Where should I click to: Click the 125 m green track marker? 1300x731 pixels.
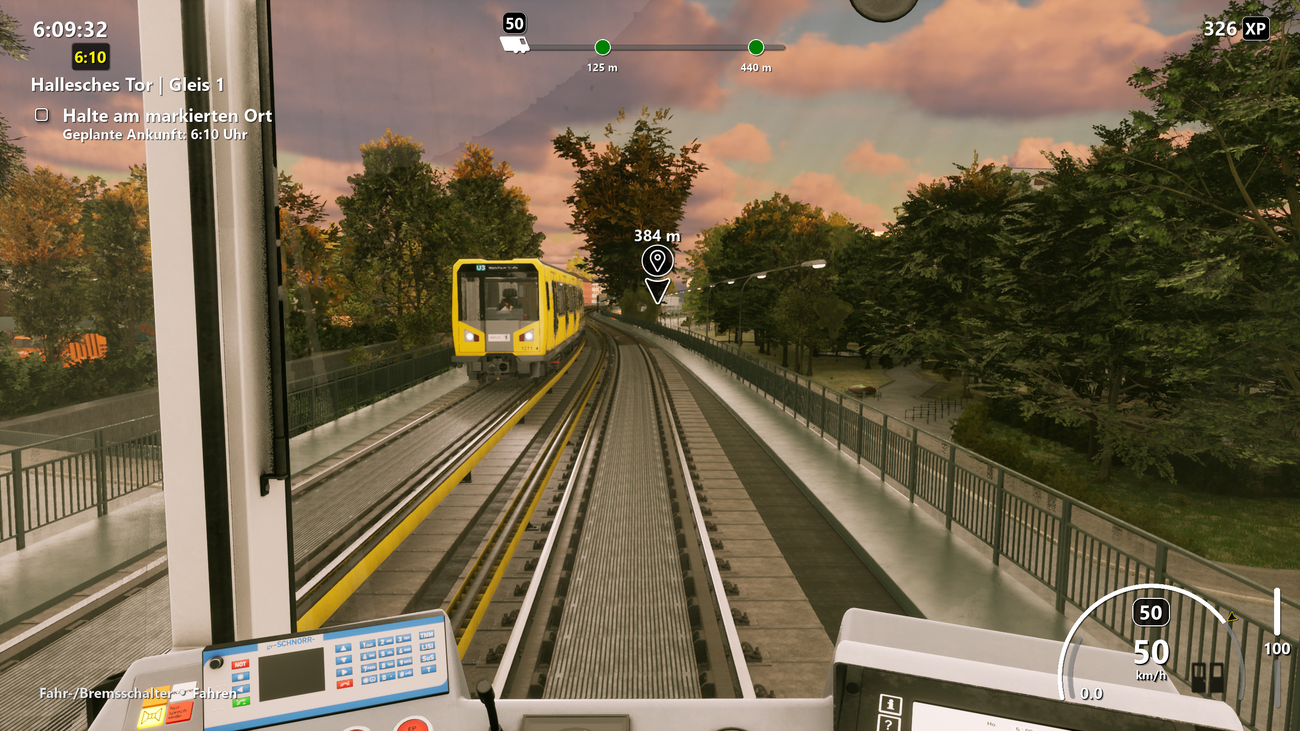click(x=602, y=47)
